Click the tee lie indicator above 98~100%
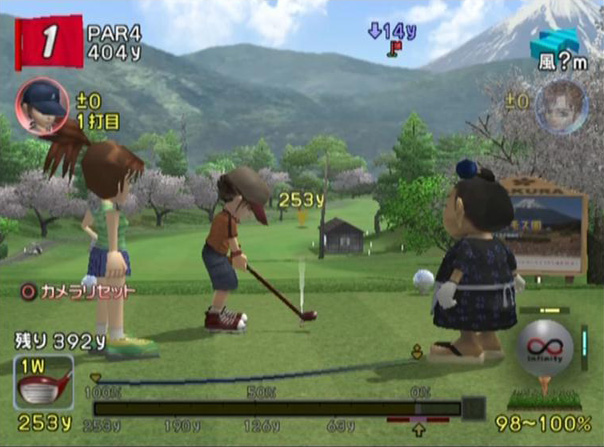This screenshot has width=604, height=447. [547, 393]
